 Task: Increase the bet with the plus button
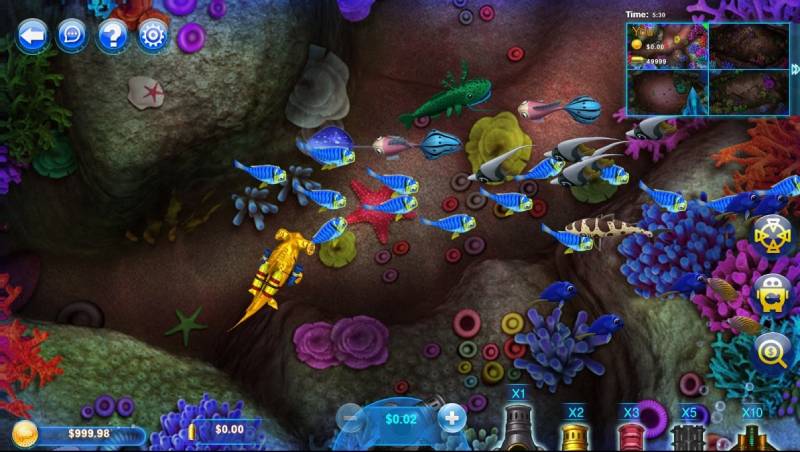click(x=453, y=418)
